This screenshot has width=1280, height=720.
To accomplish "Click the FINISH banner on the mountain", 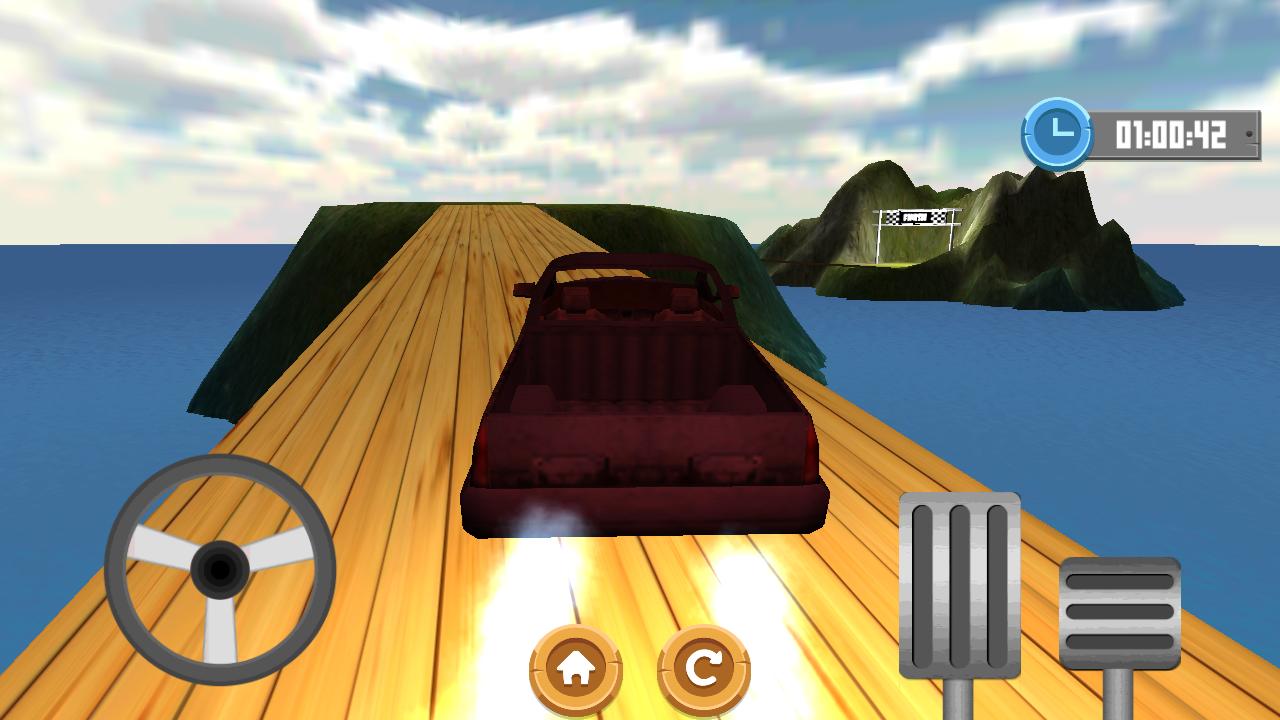I will pos(917,215).
